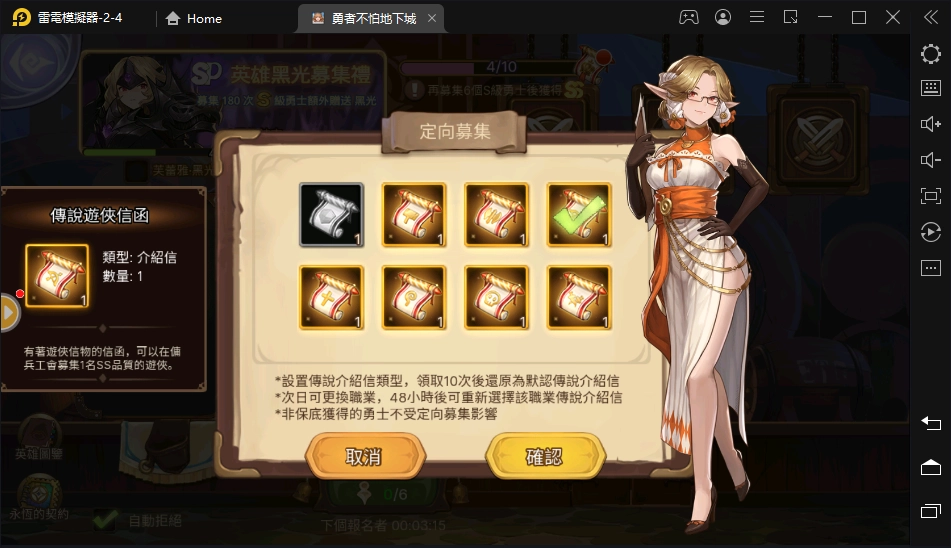Select the spiral staff scroll
The height and width of the screenshot is (548, 951).
(x=414, y=297)
